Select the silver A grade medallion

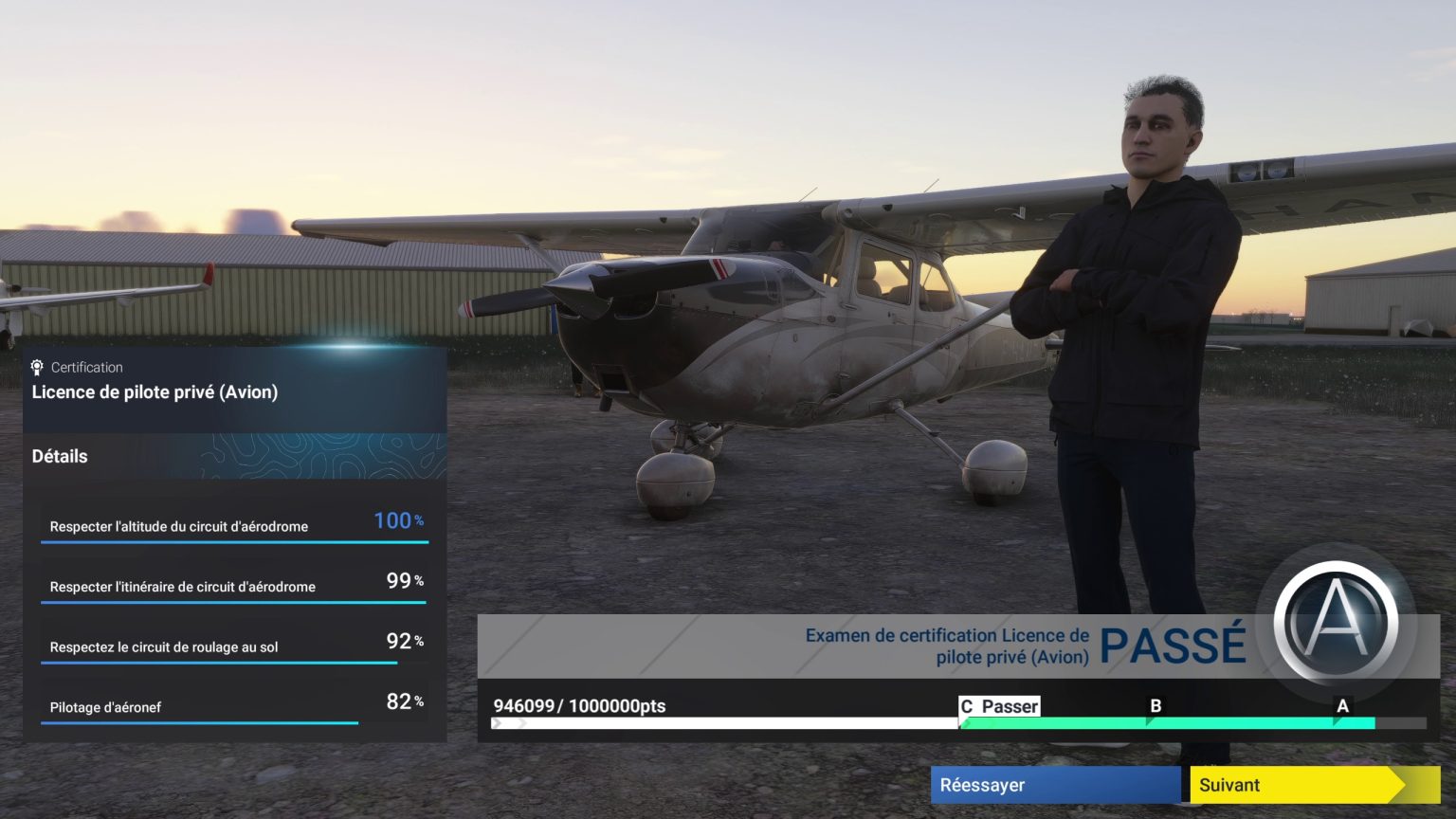(1336, 621)
